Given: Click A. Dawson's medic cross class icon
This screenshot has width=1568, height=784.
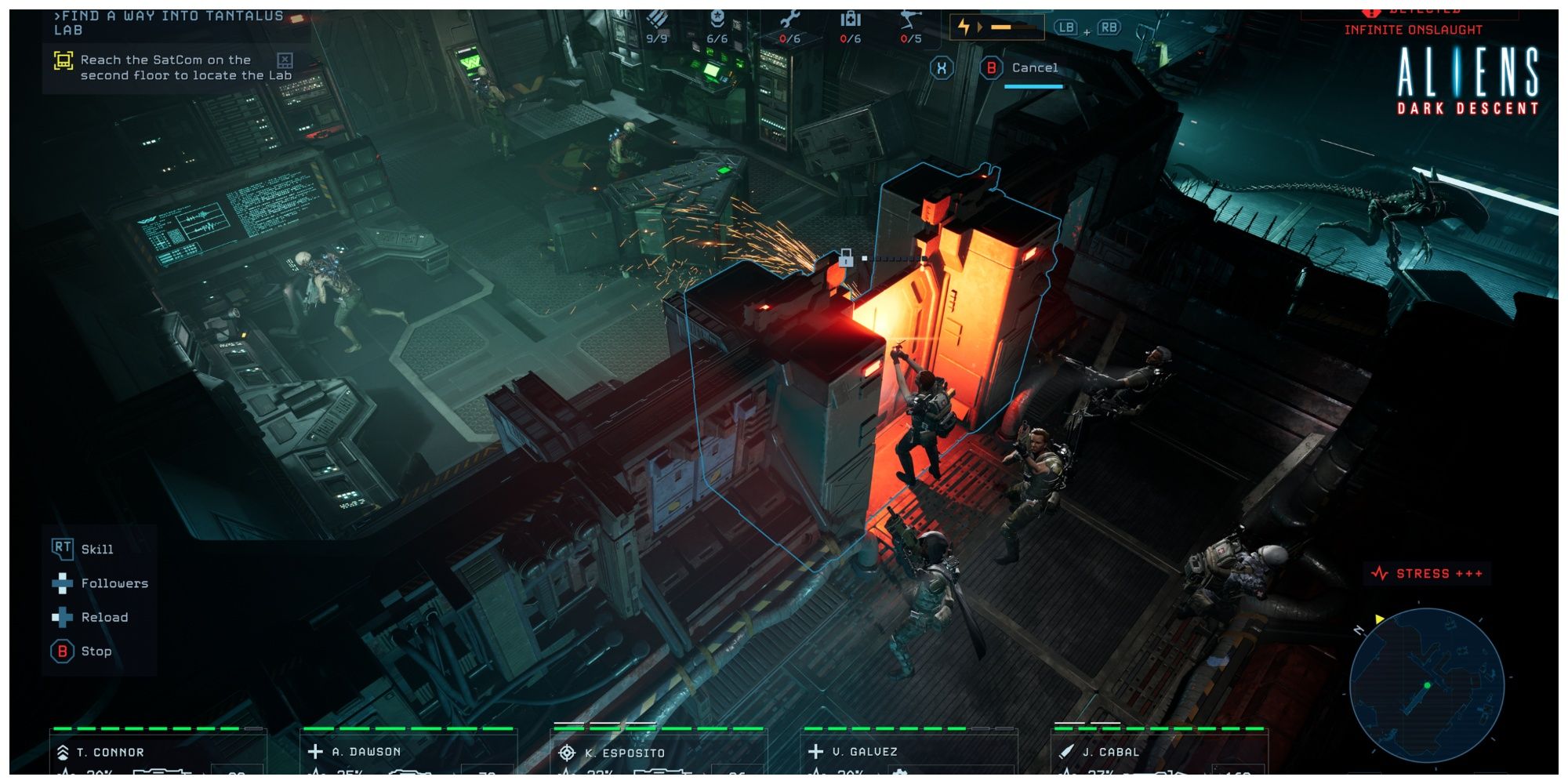Looking at the screenshot, I should [x=316, y=750].
